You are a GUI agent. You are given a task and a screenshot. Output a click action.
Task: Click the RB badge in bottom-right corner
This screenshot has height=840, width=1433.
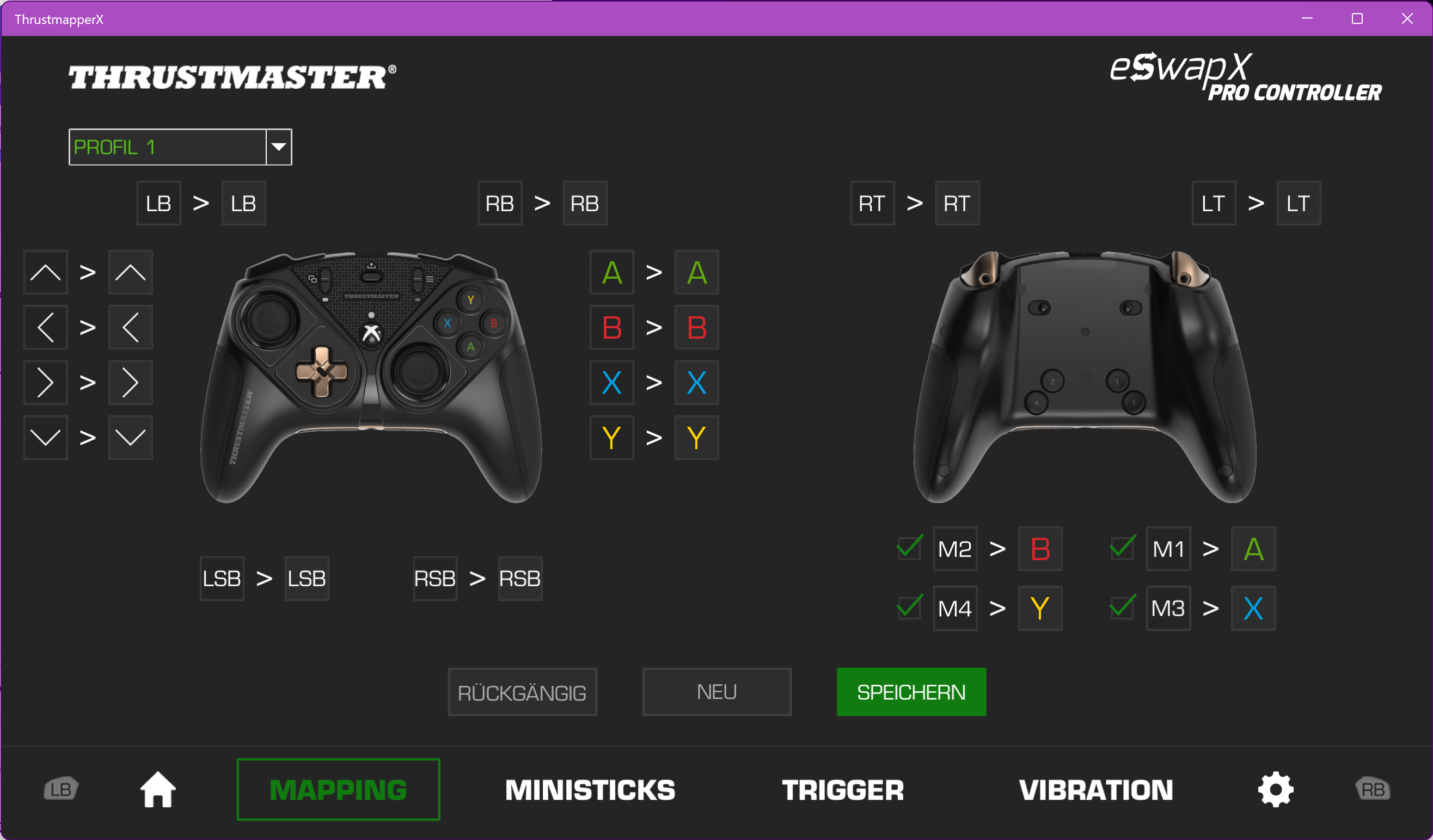coord(1373,788)
